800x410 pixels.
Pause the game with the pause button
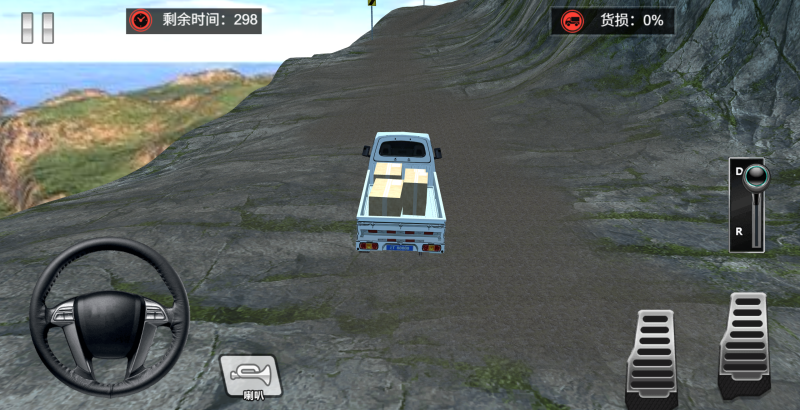[x=38, y=27]
